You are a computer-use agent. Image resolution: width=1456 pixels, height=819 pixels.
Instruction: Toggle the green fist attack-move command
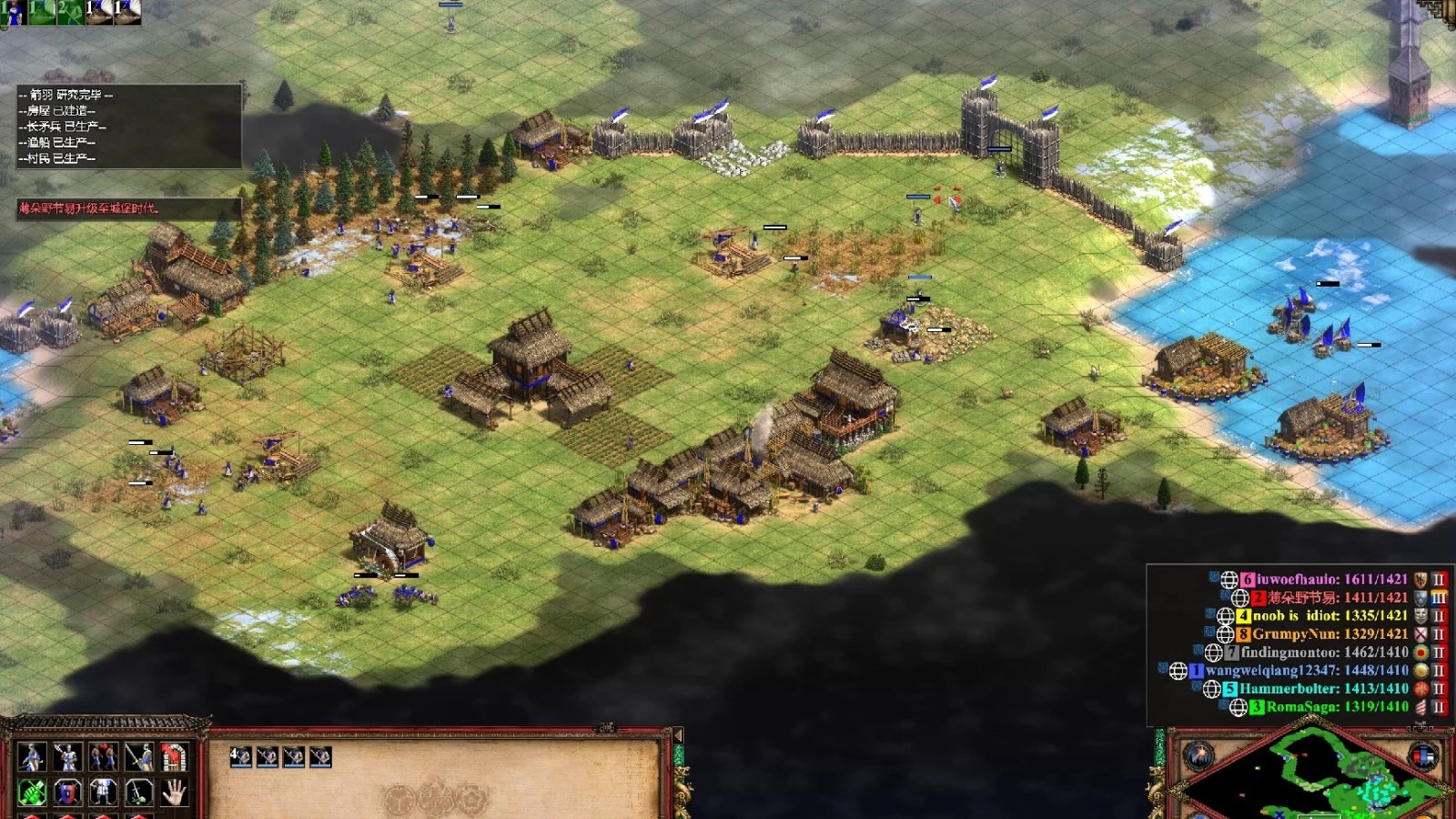pyautogui.click(x=32, y=792)
